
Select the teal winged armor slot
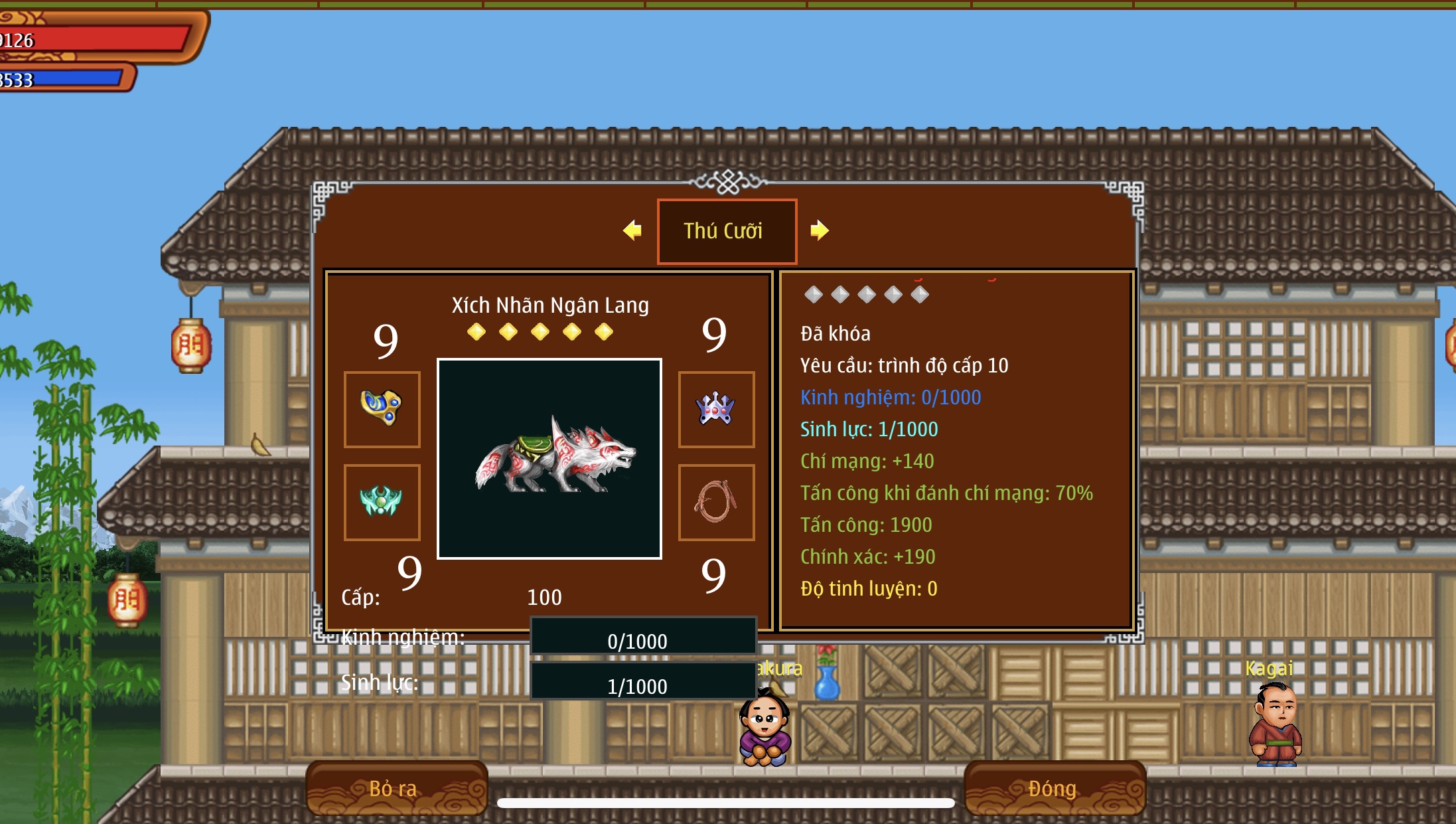point(382,502)
